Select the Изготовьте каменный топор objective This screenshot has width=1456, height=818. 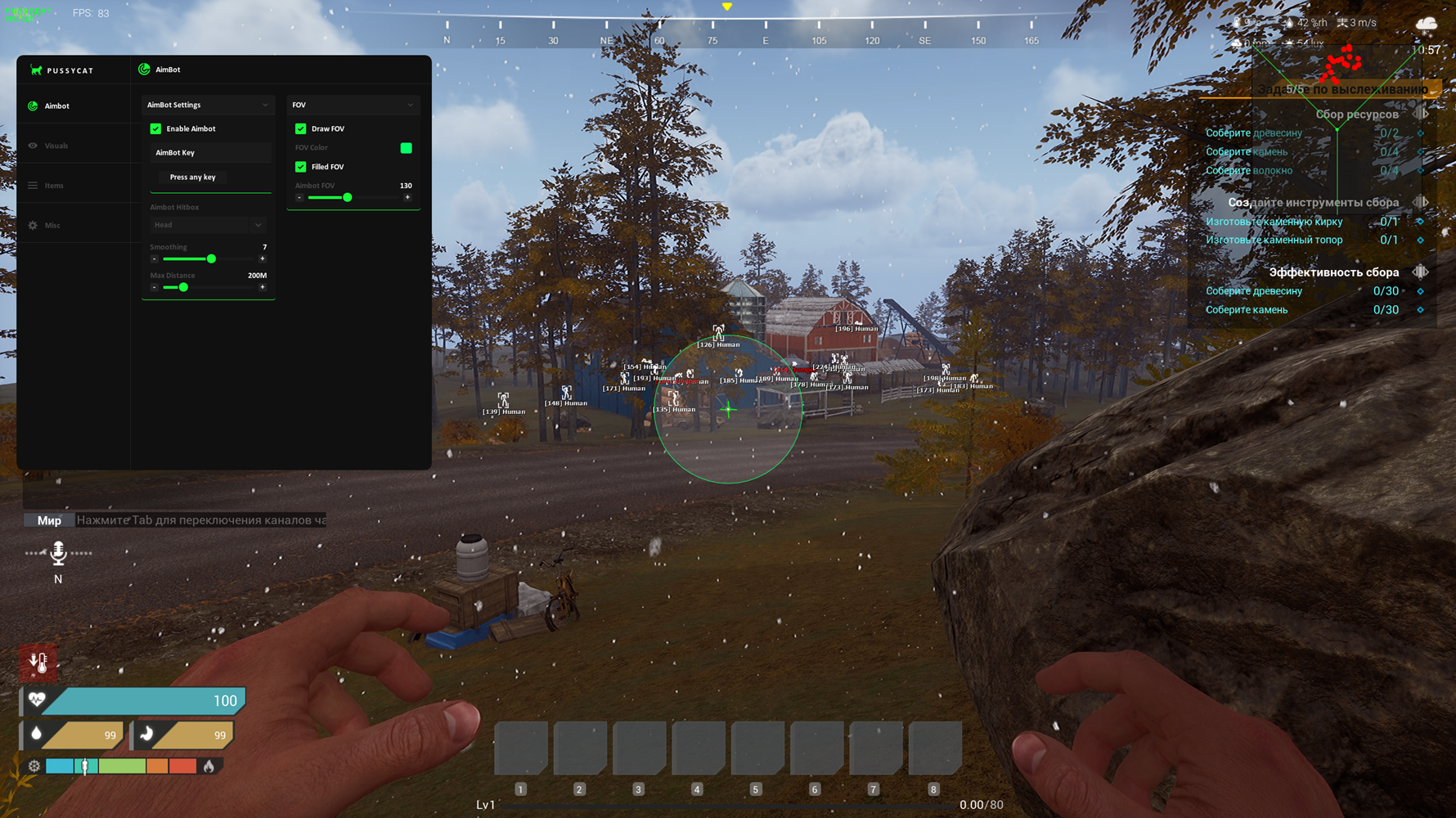[1274, 240]
